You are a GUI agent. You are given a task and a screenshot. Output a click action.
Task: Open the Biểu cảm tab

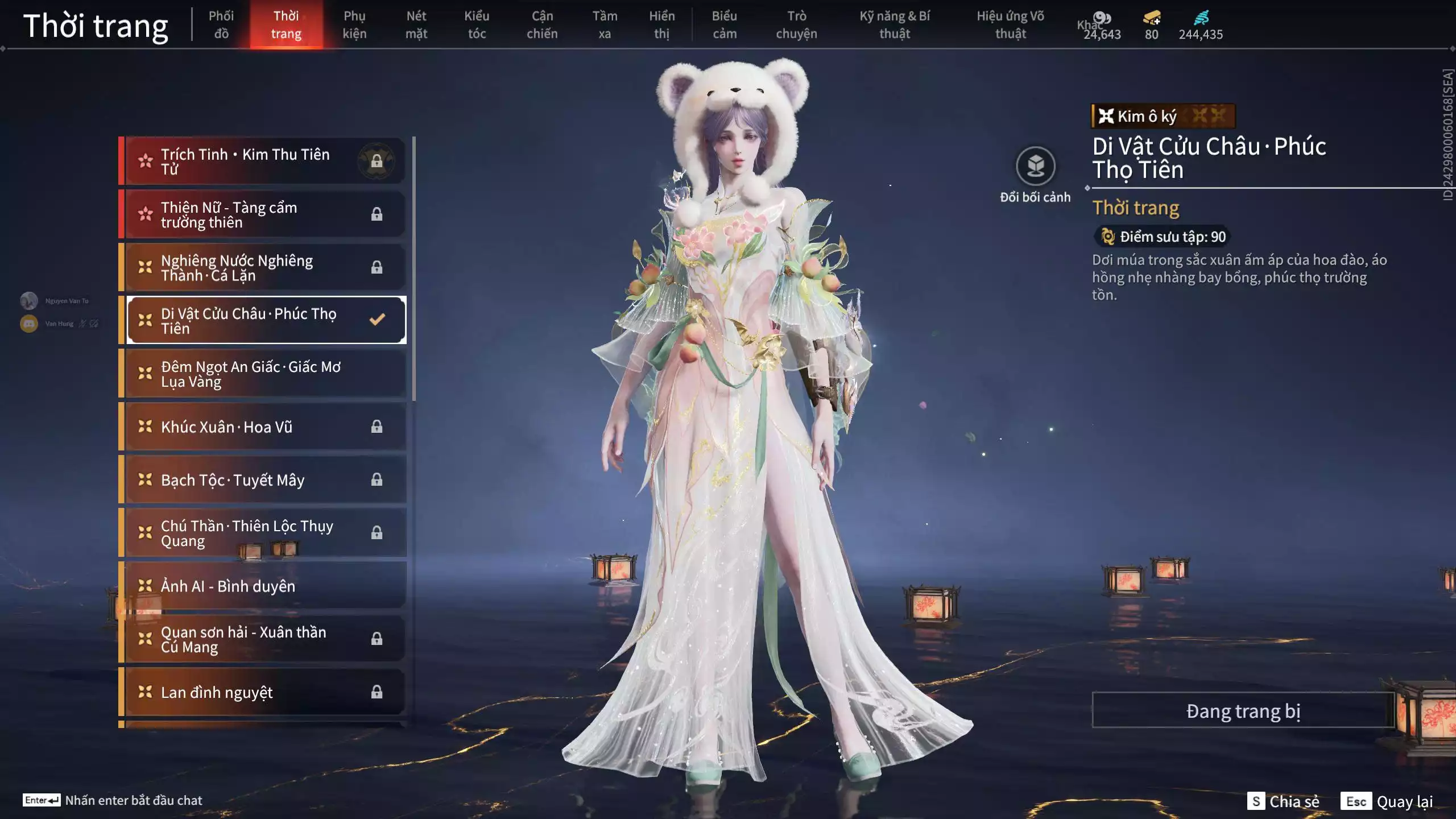point(725,24)
